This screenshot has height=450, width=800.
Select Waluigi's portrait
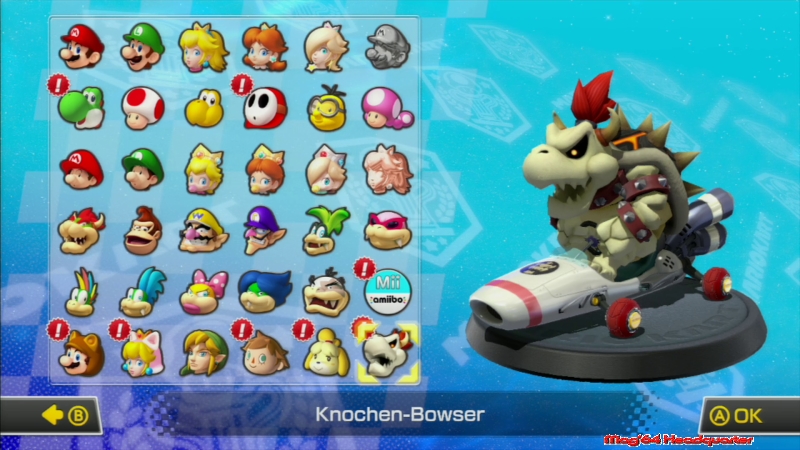click(264, 232)
